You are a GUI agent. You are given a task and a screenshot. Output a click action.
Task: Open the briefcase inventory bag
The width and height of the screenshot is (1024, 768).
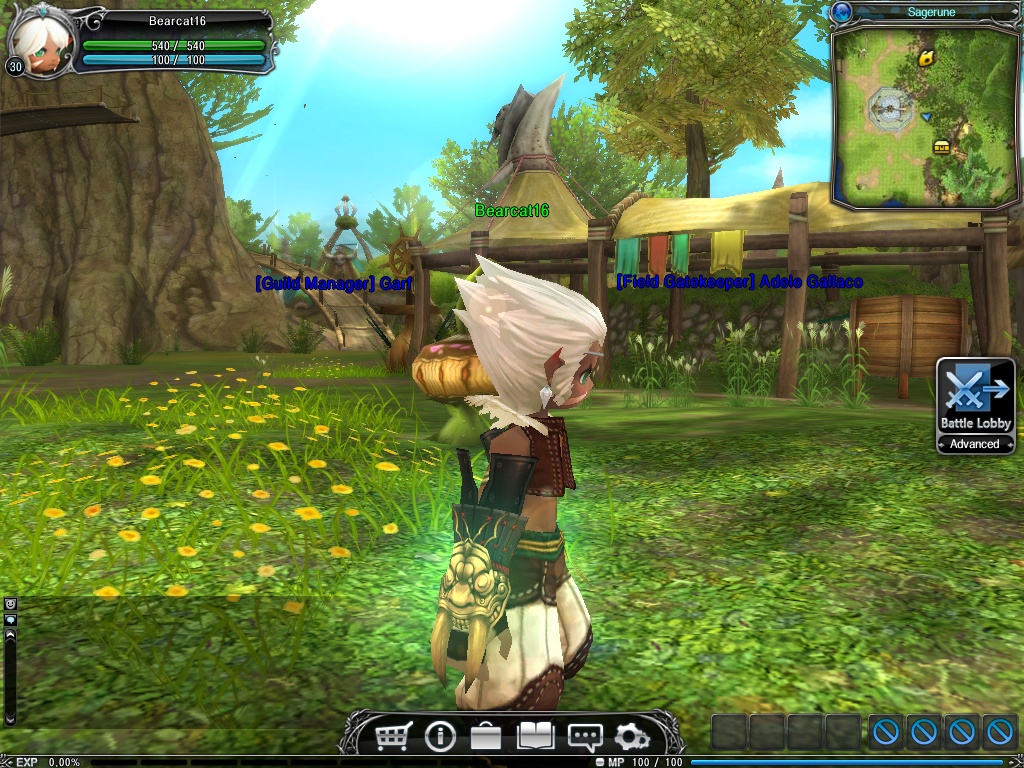click(x=486, y=737)
